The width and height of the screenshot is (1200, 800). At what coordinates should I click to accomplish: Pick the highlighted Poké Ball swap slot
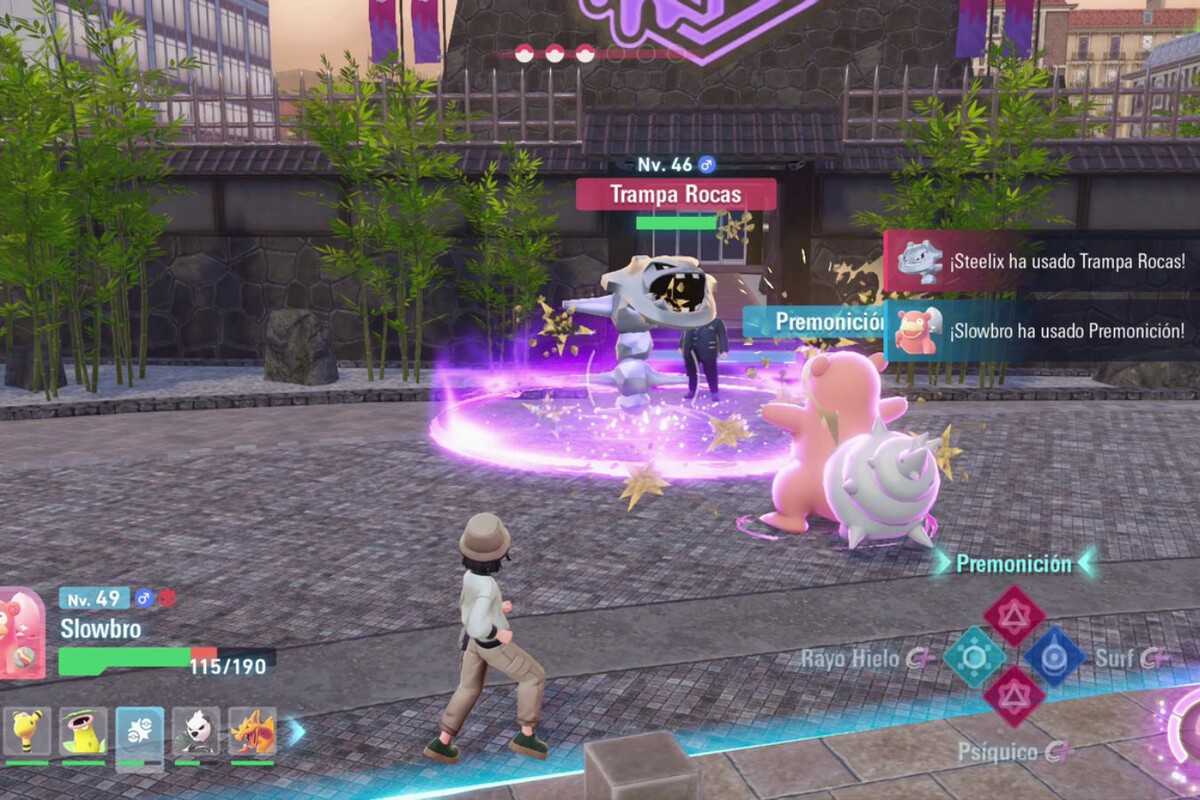(139, 731)
